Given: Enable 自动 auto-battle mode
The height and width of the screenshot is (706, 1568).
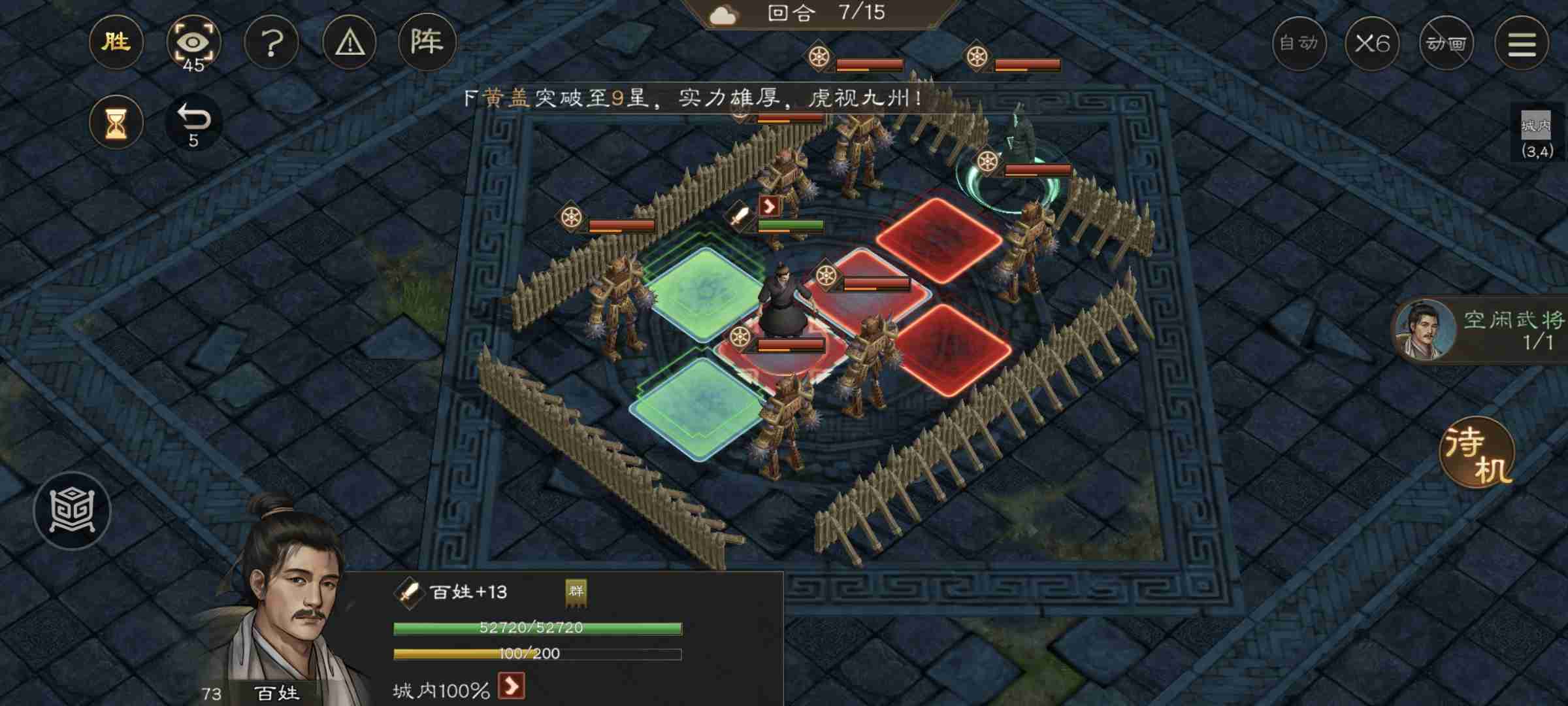Looking at the screenshot, I should pyautogui.click(x=1299, y=44).
